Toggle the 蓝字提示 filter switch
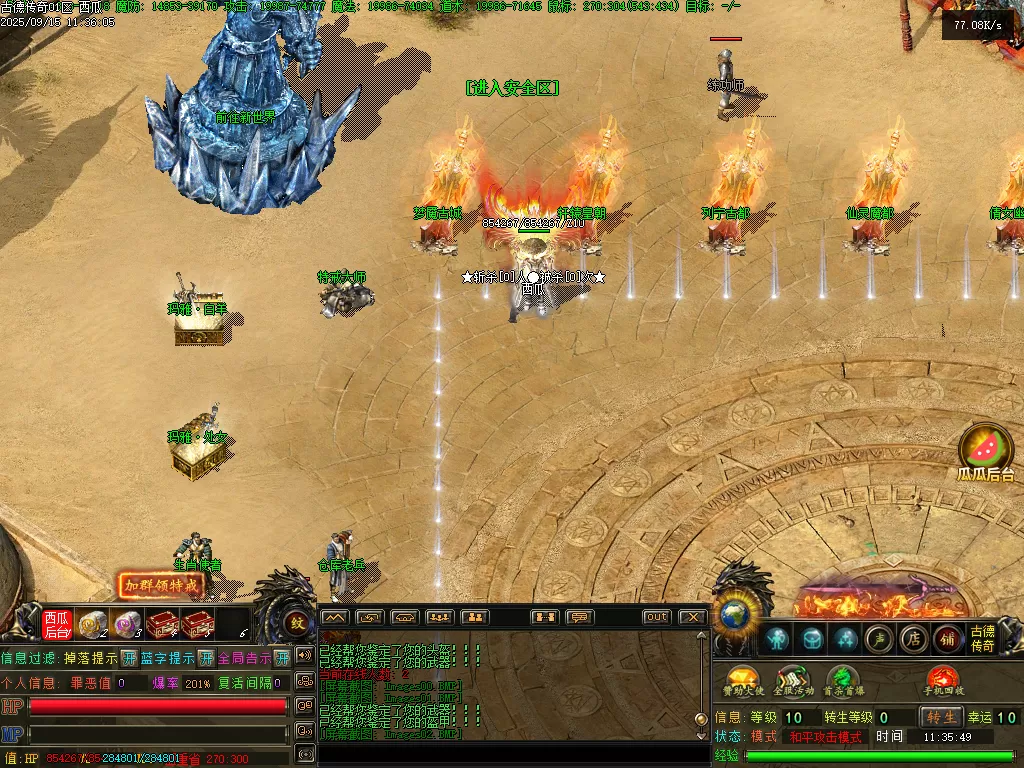Screen dimensions: 1024x768 click(x=206, y=658)
